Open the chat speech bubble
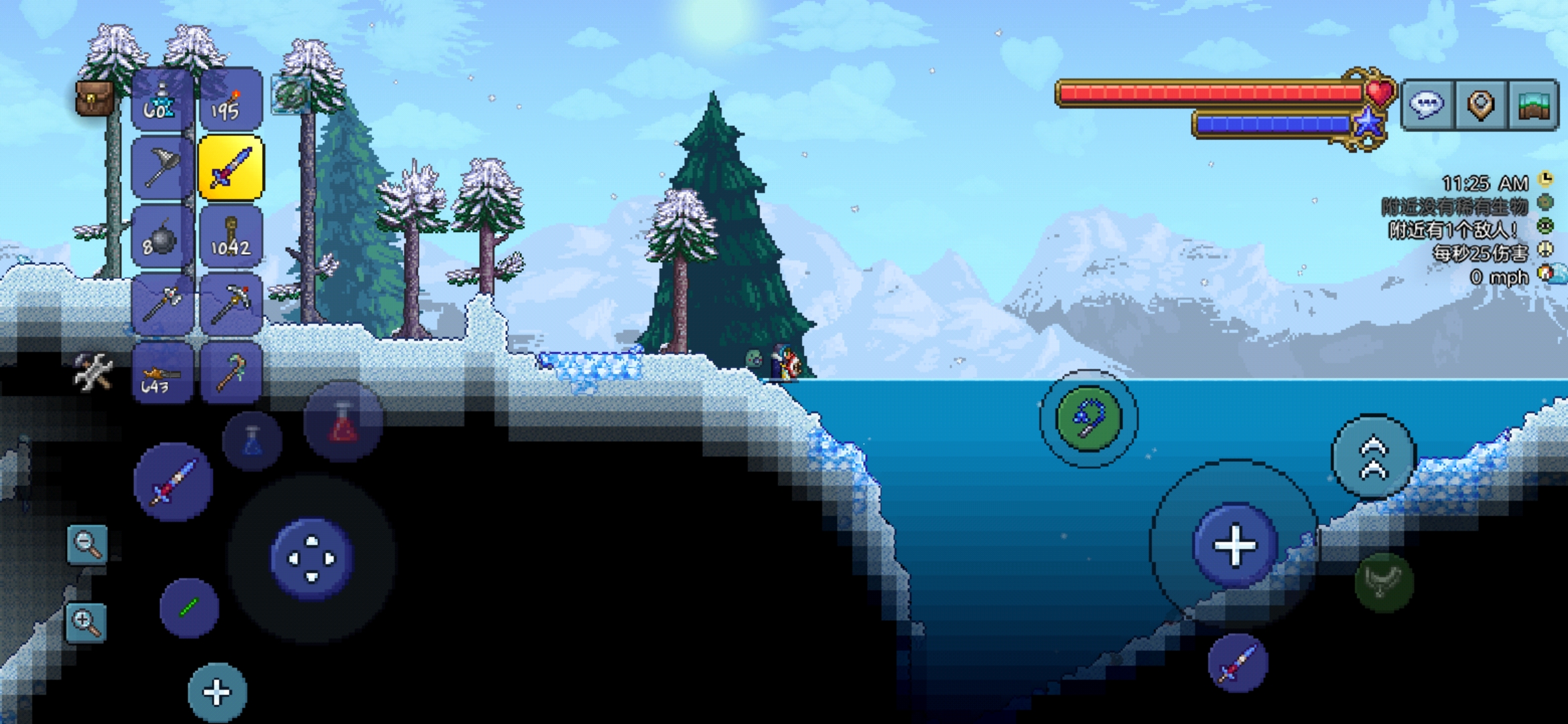 point(1427,105)
